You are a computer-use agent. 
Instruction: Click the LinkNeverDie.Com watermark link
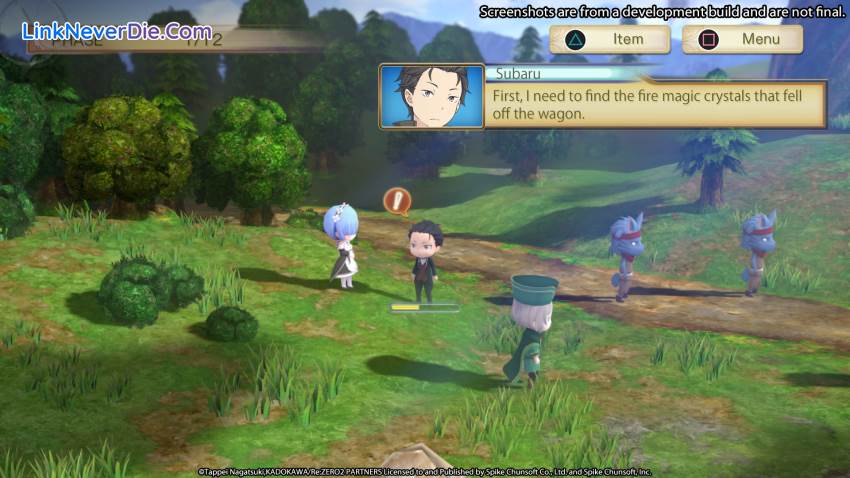[x=116, y=31]
